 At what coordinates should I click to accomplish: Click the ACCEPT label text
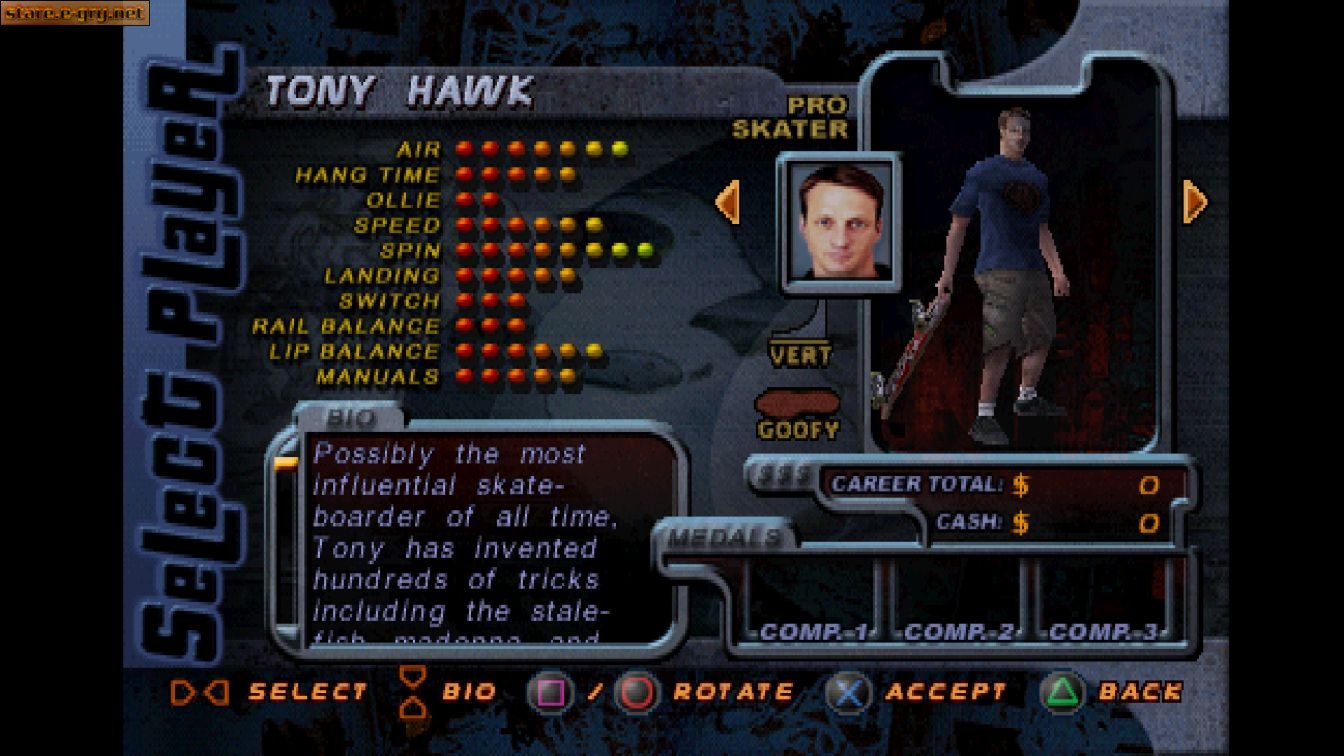945,690
